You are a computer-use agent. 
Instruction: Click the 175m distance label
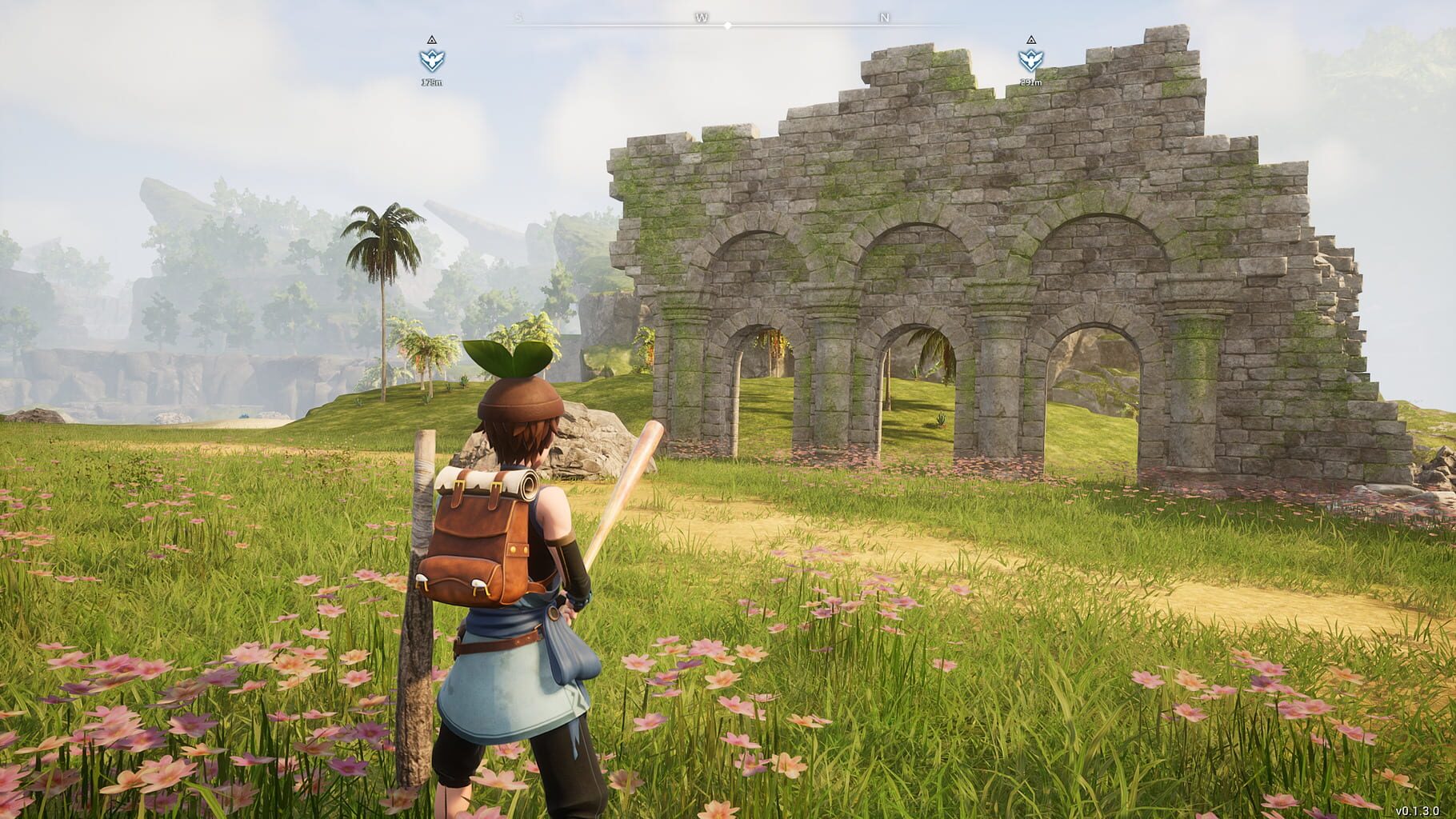[431, 80]
